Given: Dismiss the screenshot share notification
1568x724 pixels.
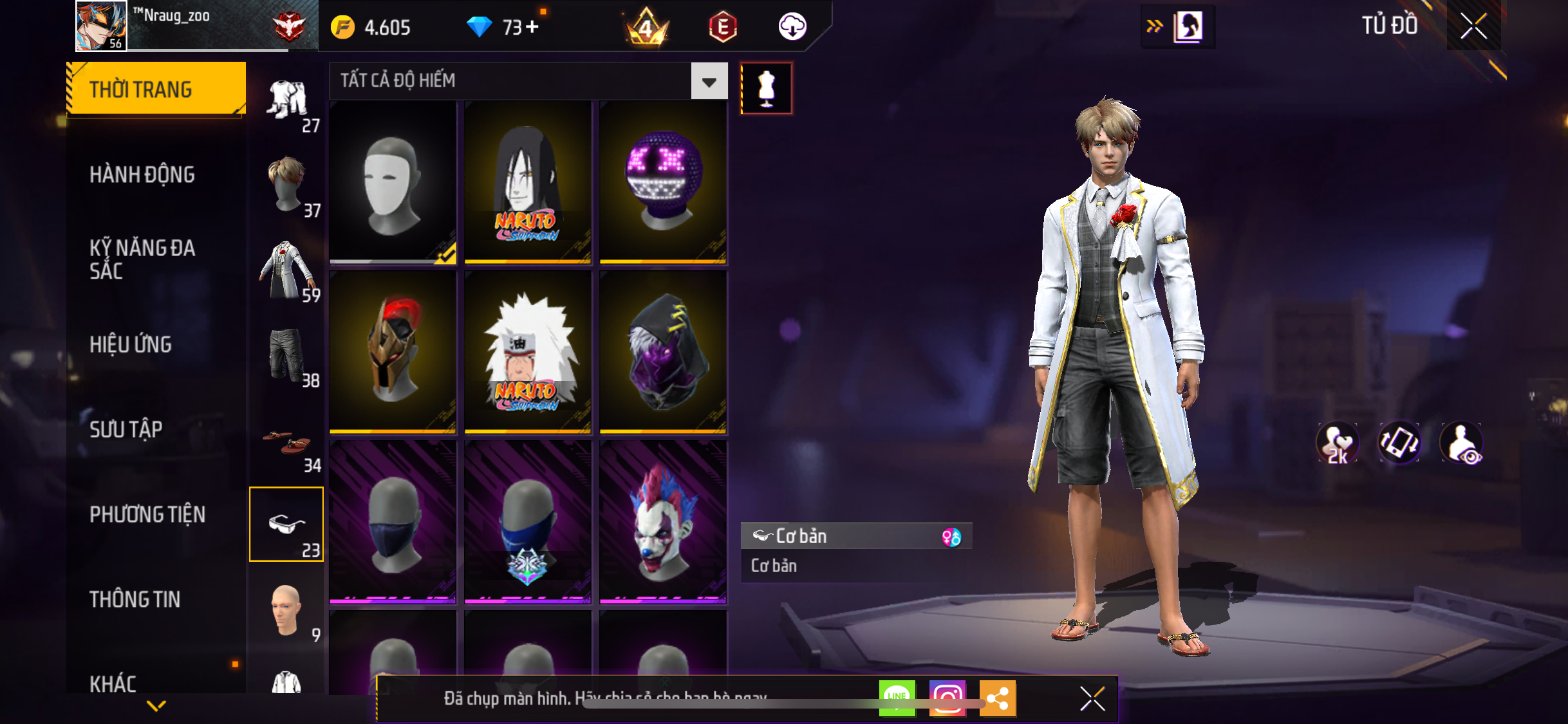Looking at the screenshot, I should point(1092,698).
